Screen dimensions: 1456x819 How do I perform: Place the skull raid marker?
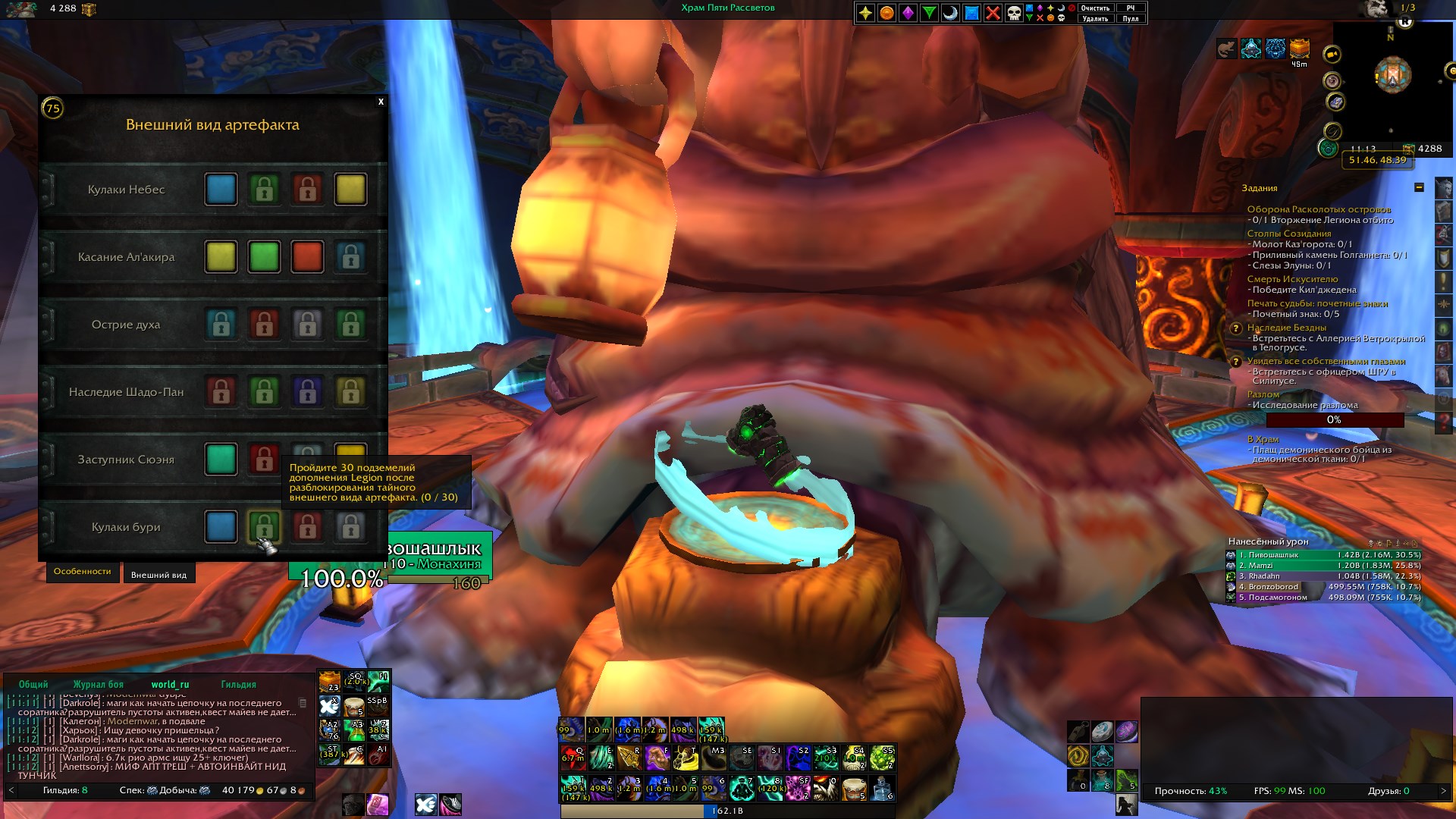pos(1014,13)
